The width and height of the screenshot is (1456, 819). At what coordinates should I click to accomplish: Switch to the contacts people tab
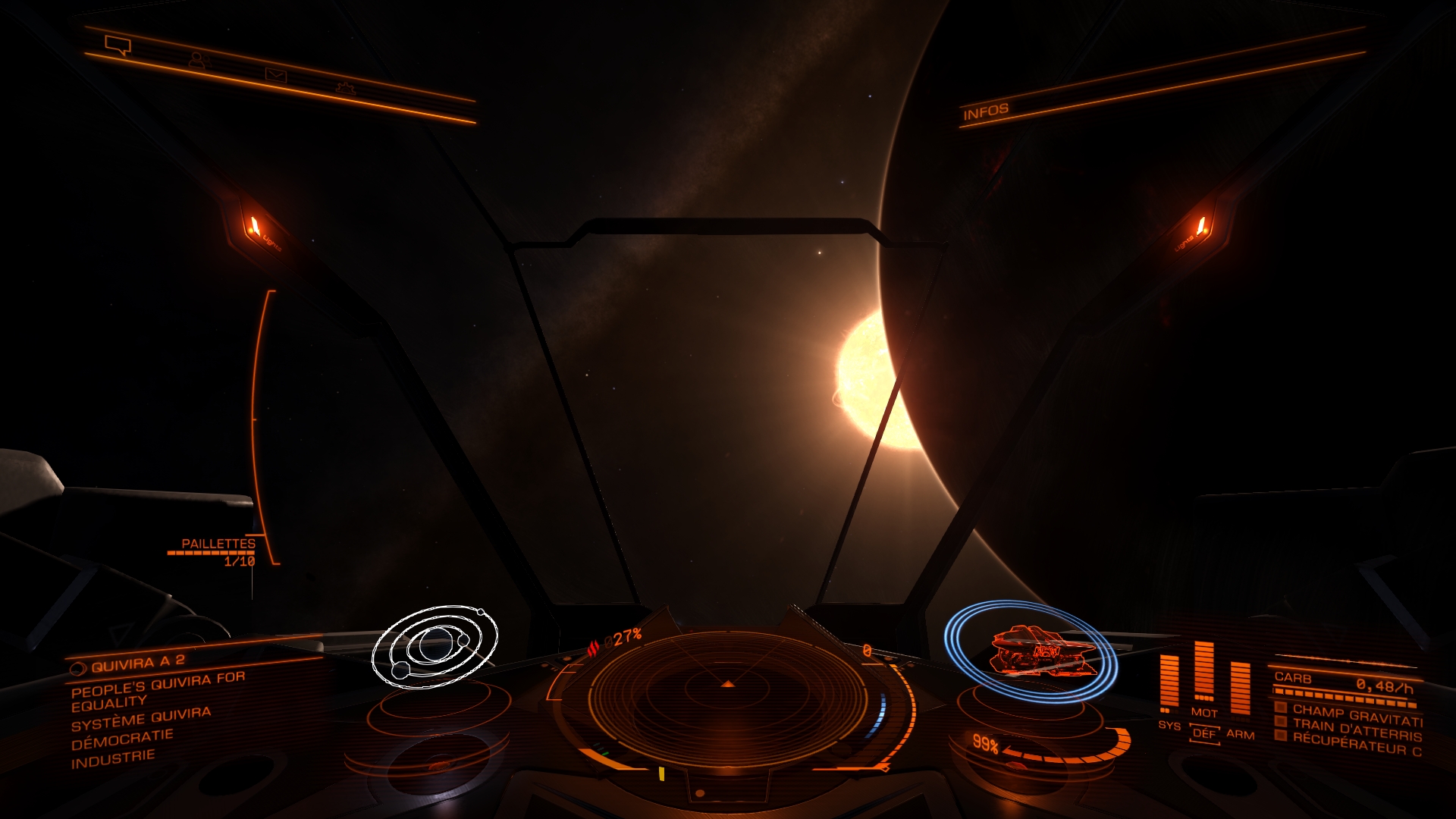click(x=197, y=60)
